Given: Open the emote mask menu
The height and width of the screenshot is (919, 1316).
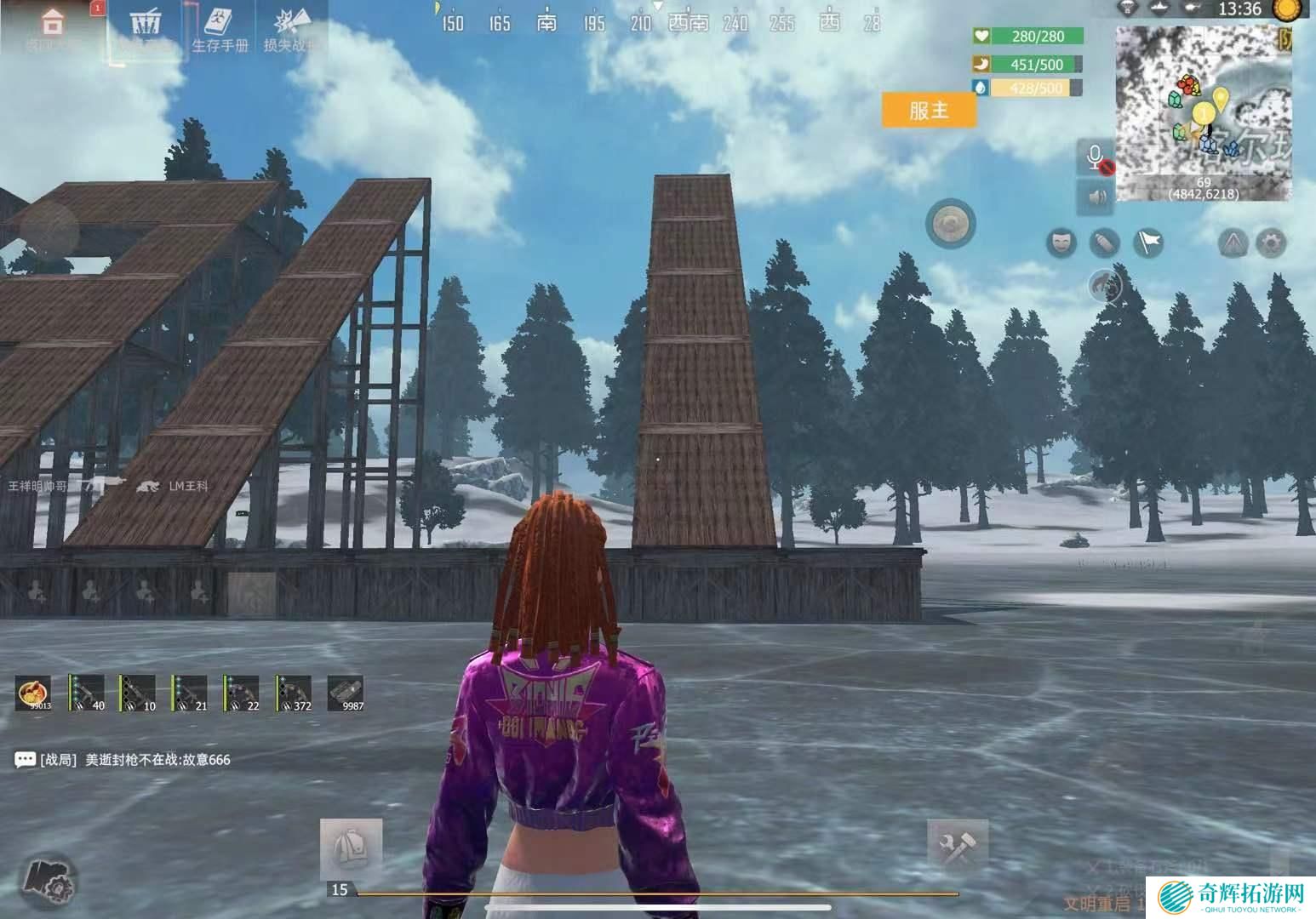Looking at the screenshot, I should coord(1061,243).
